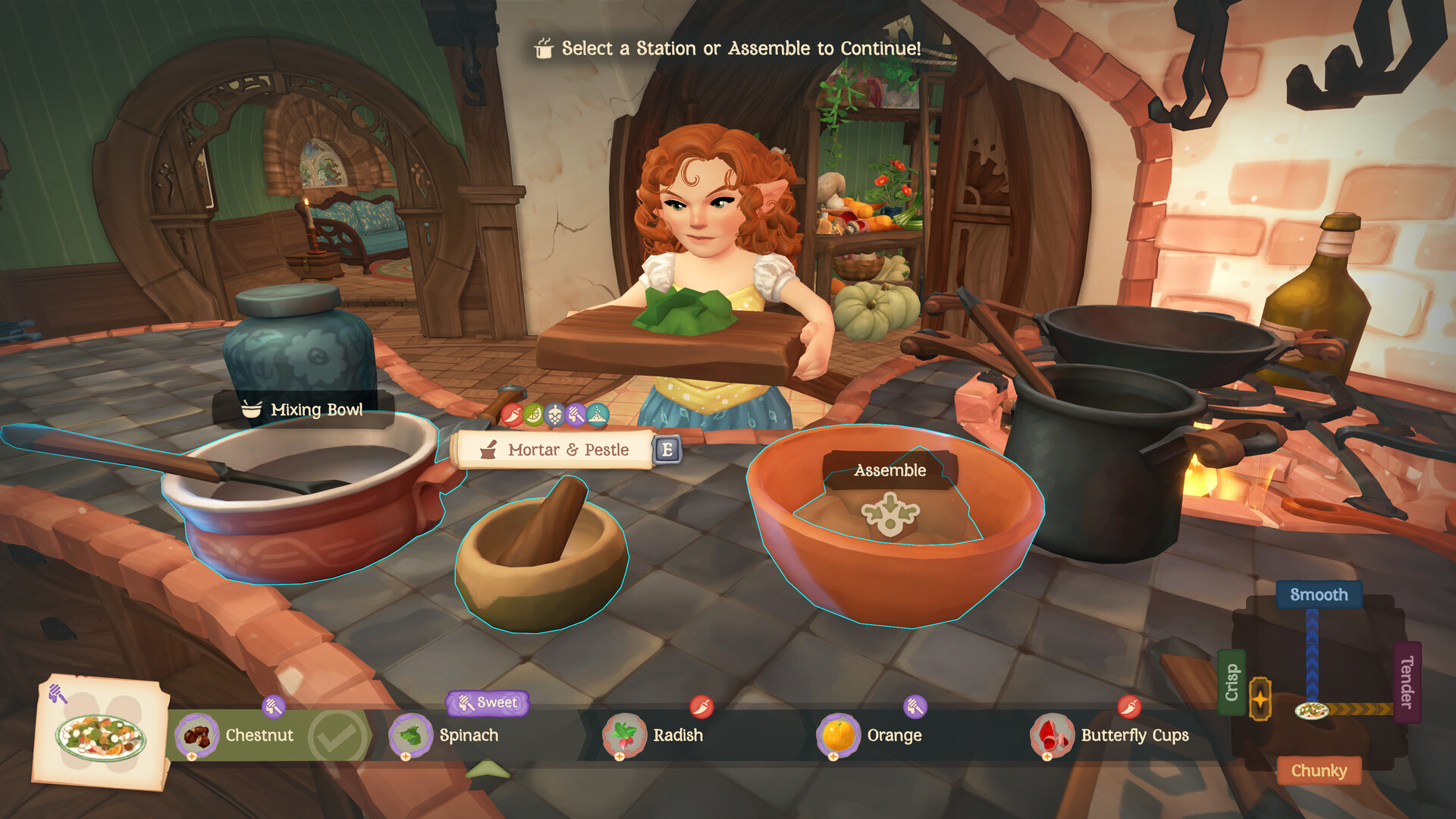Image resolution: width=1456 pixels, height=819 pixels.
Task: Select the spicy chili flavor icon
Action: tap(512, 415)
